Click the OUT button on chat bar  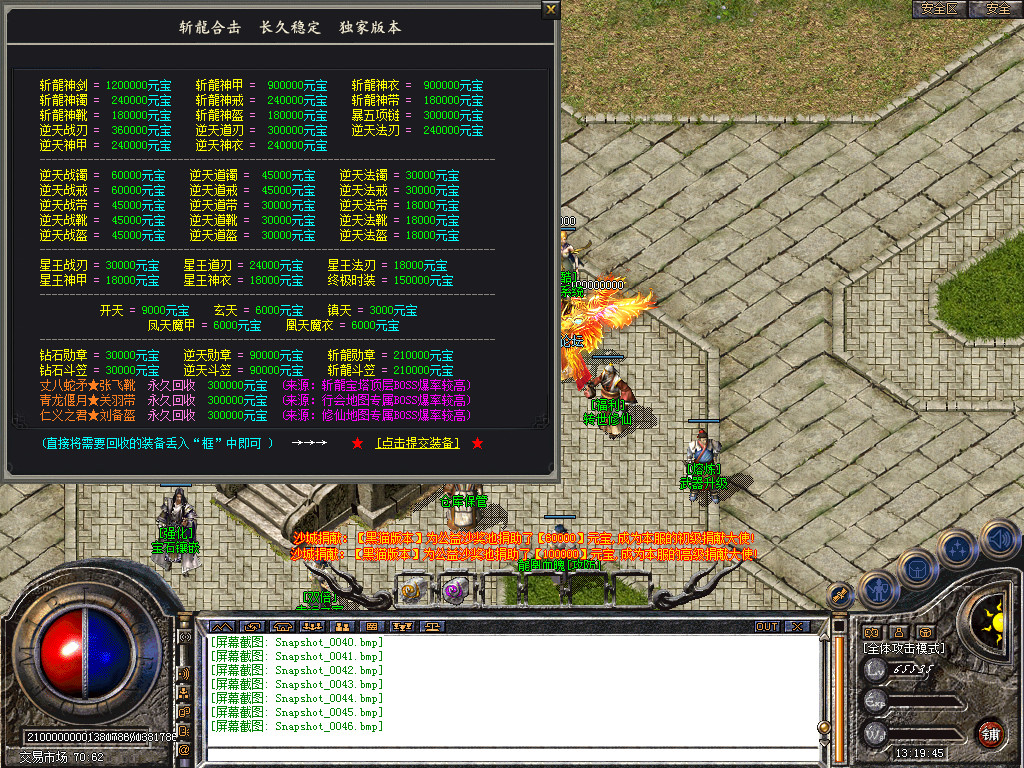[x=767, y=627]
